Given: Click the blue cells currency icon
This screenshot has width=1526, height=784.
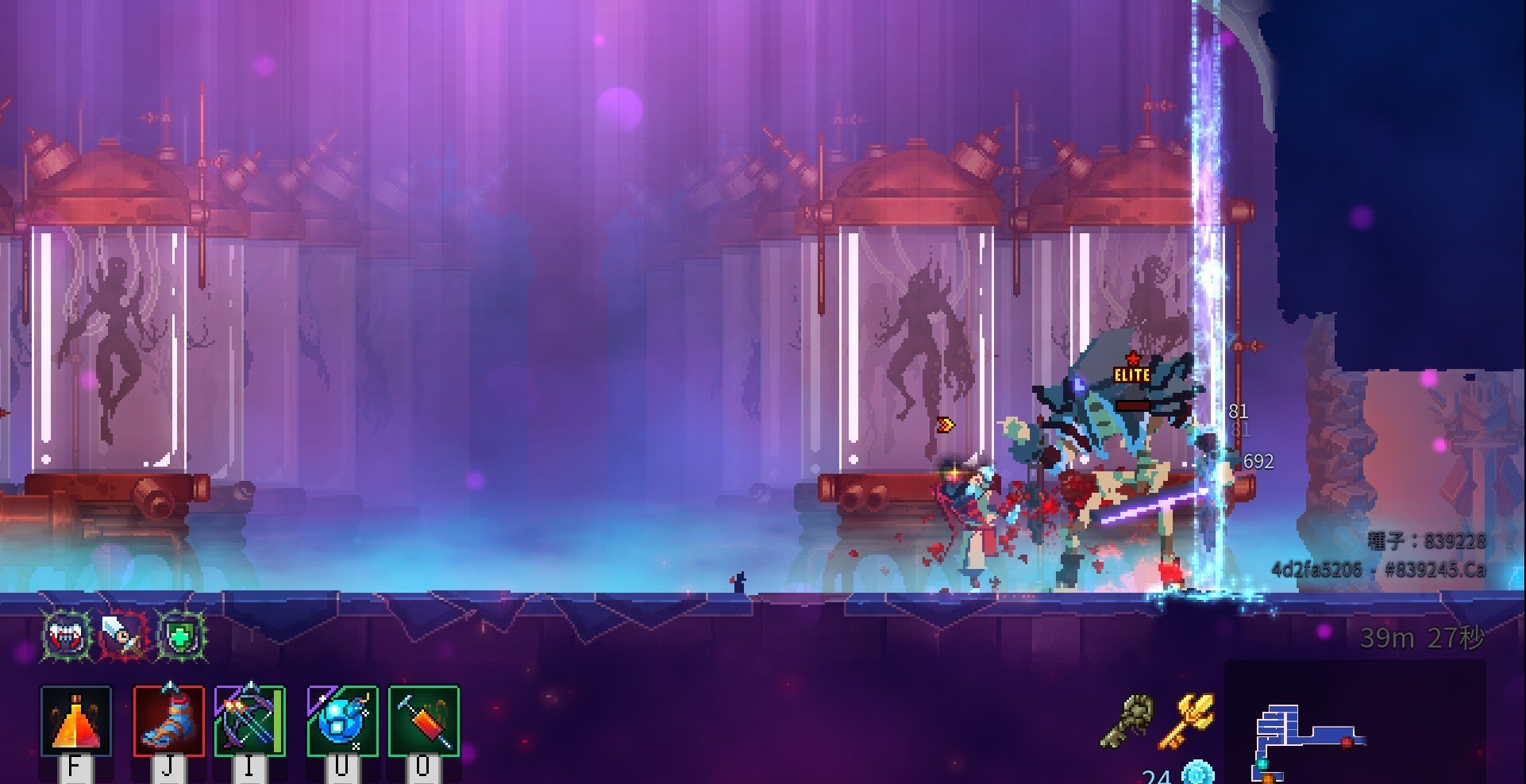Looking at the screenshot, I should [x=1197, y=772].
